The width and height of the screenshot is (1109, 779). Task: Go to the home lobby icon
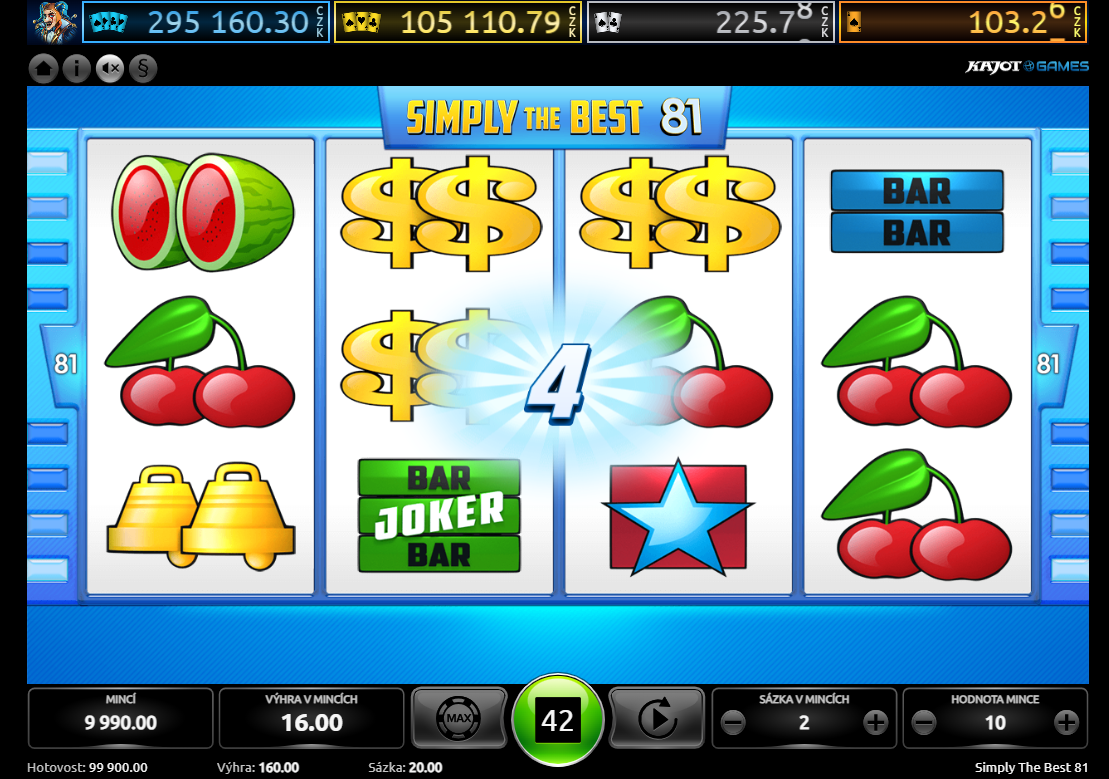(x=43, y=68)
